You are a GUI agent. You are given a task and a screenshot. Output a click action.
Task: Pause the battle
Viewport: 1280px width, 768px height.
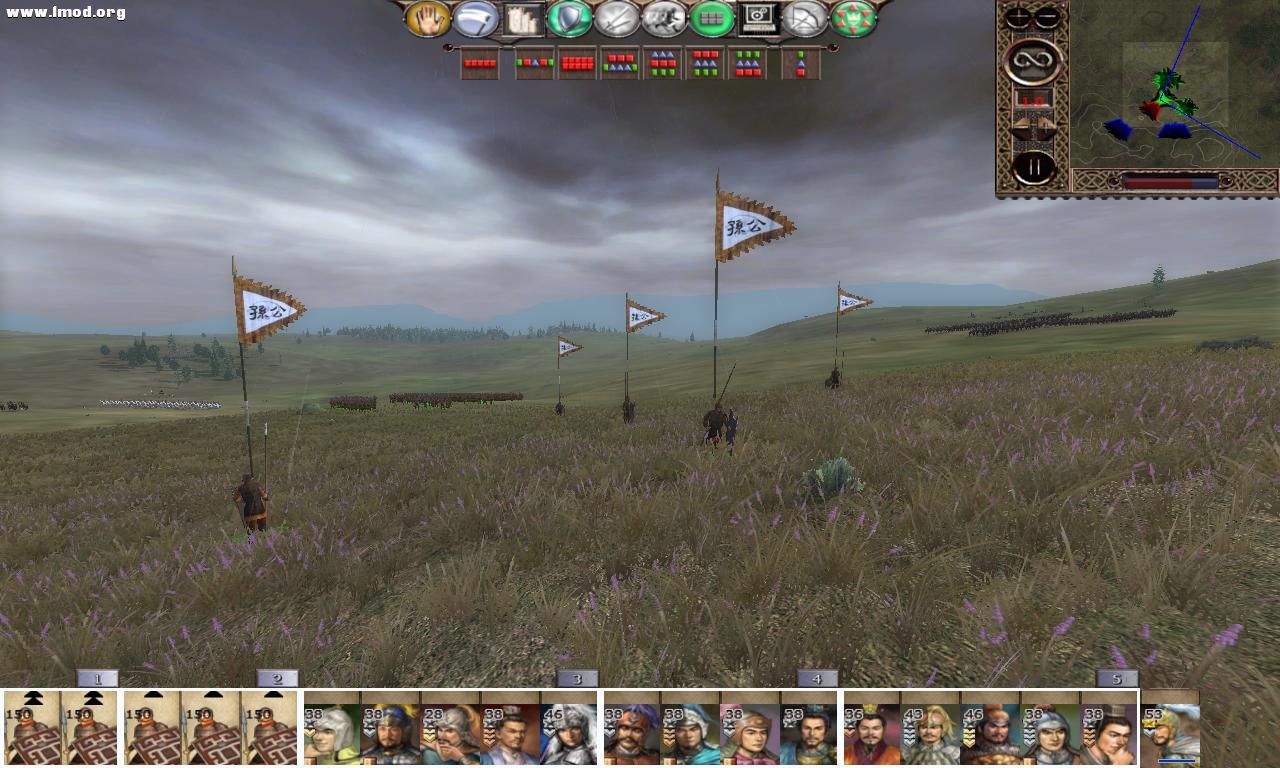(1032, 167)
